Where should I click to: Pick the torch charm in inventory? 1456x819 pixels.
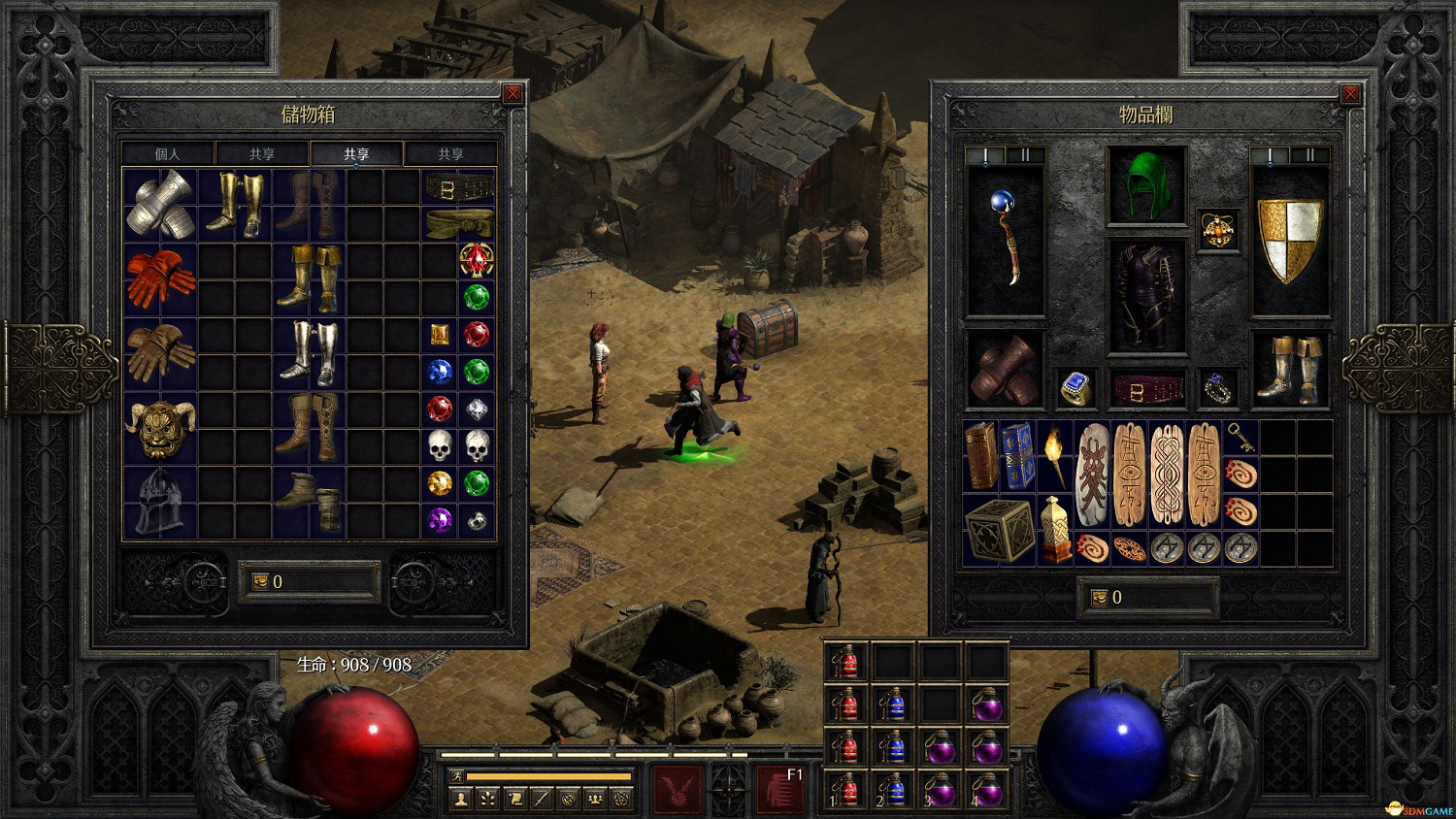coord(1054,455)
